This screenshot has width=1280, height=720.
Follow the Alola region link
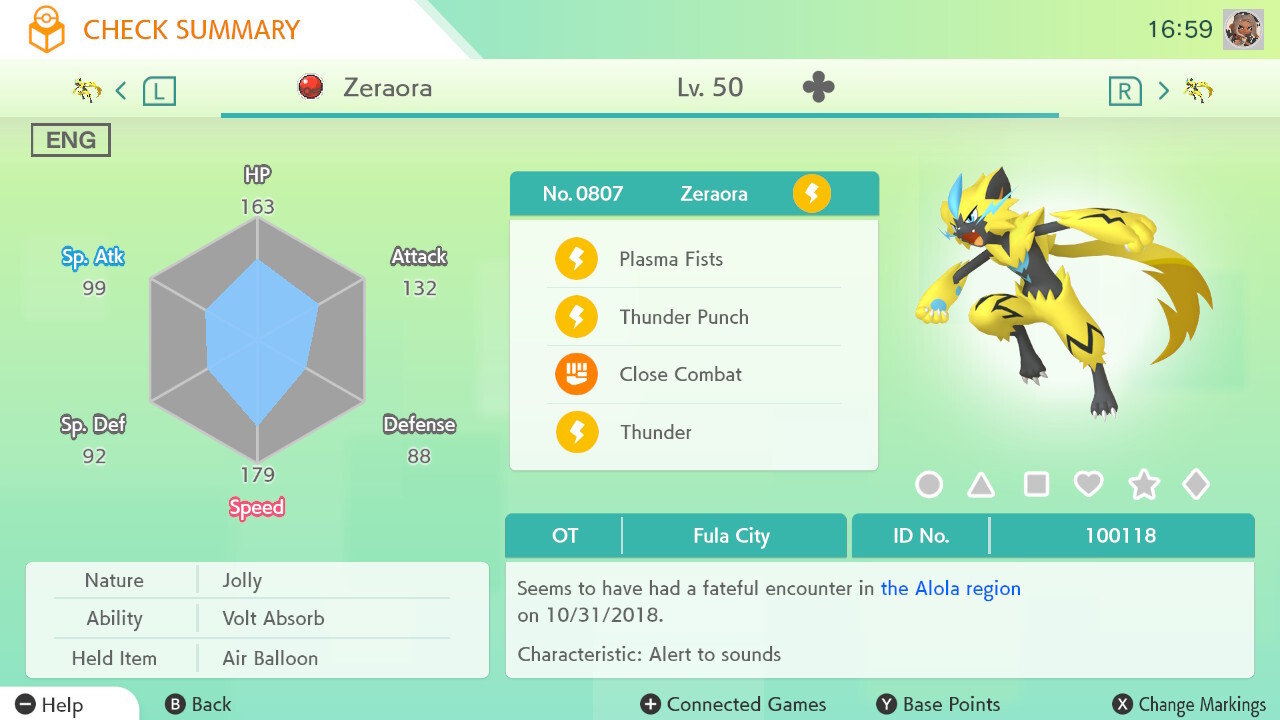950,588
